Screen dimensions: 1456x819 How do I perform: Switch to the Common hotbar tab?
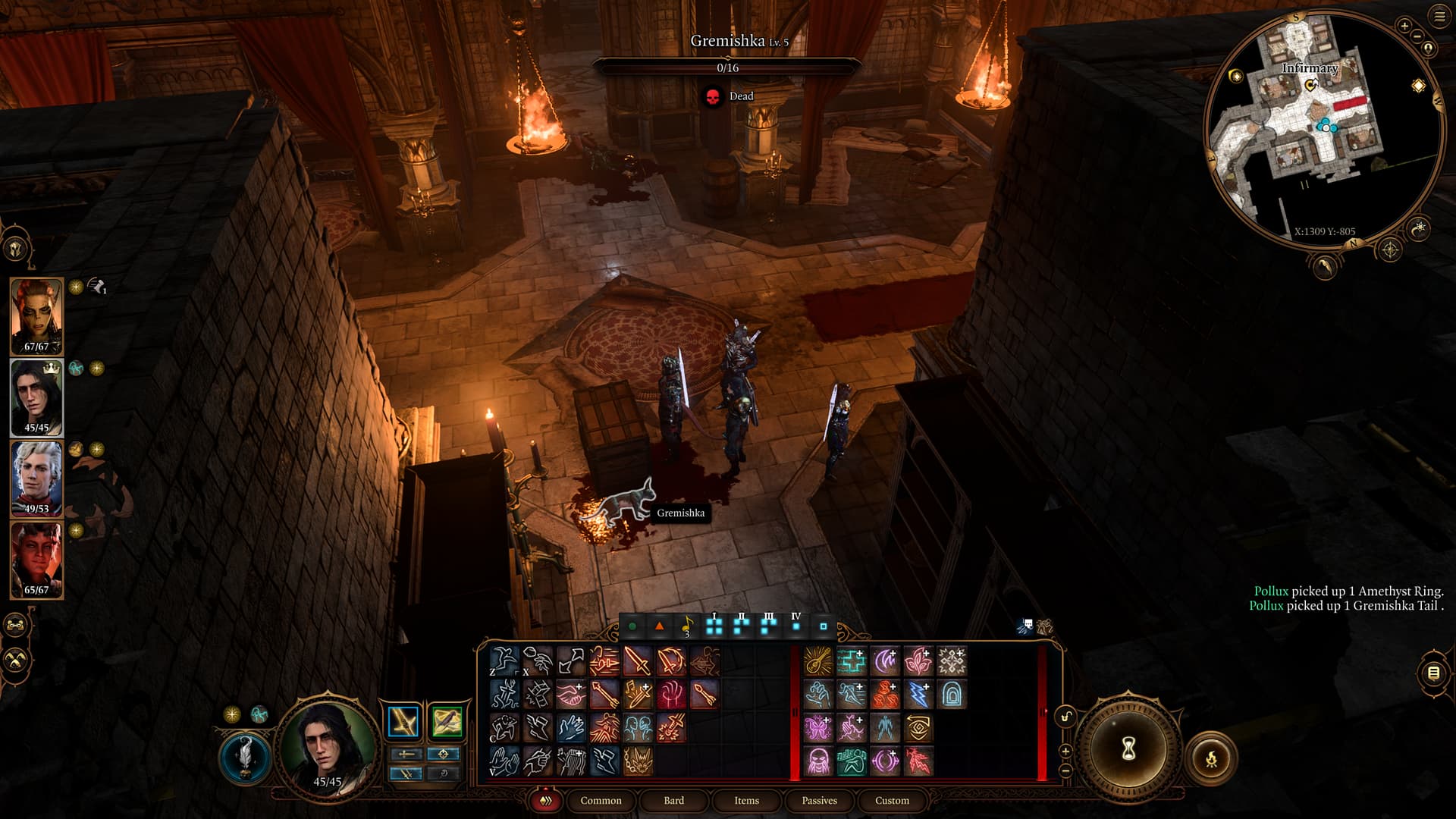point(601,801)
